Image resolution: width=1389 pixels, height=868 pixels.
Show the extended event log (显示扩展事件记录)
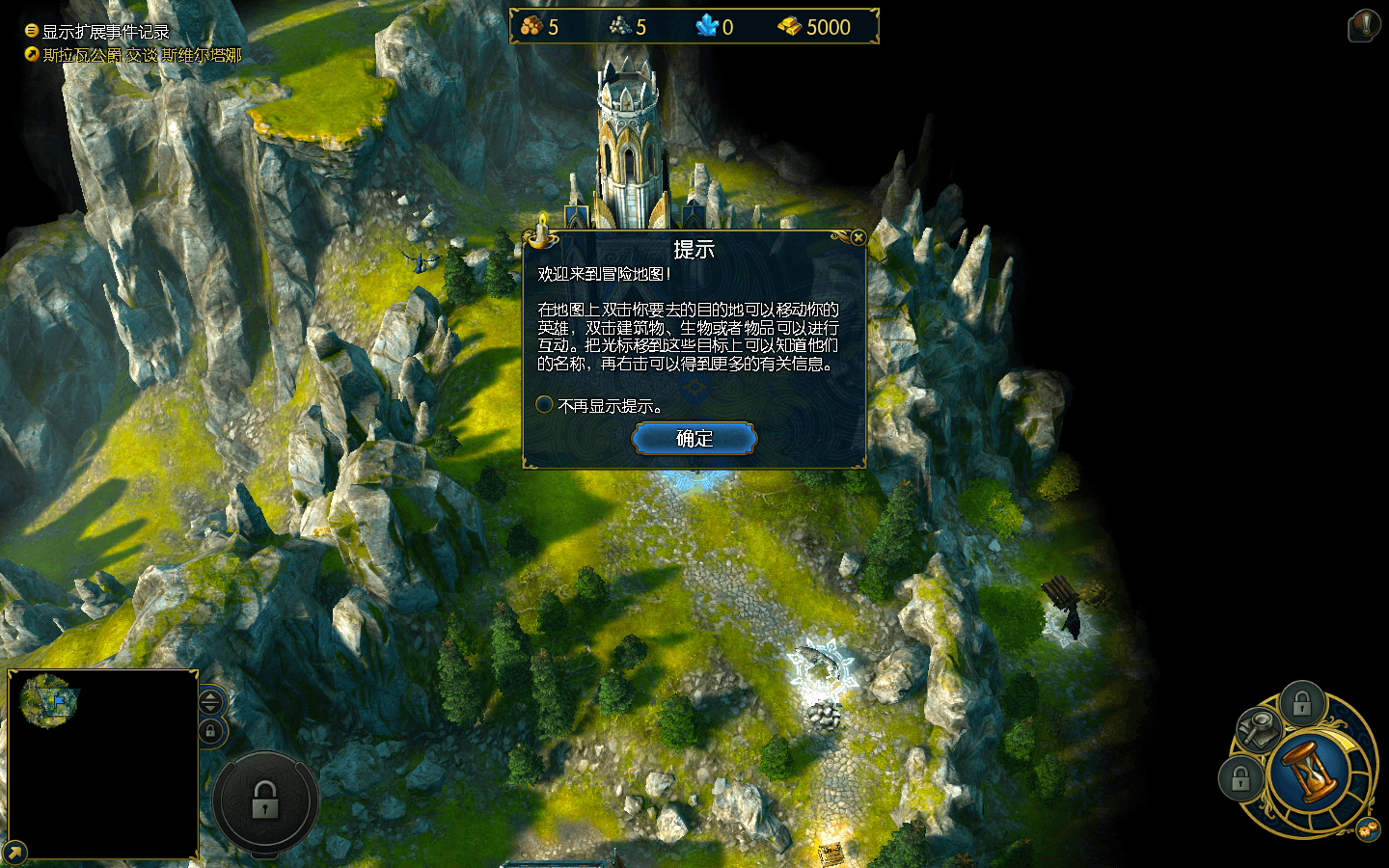105,32
